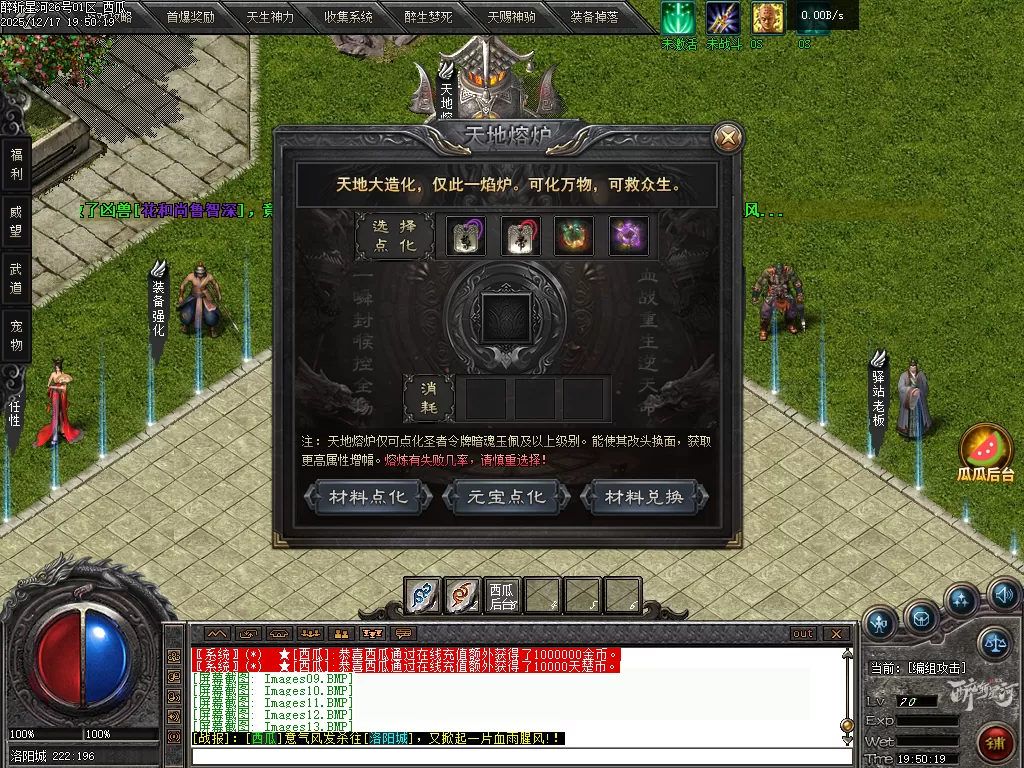Click the chat panel's out button
The width and height of the screenshot is (1024, 768).
pyautogui.click(x=803, y=634)
